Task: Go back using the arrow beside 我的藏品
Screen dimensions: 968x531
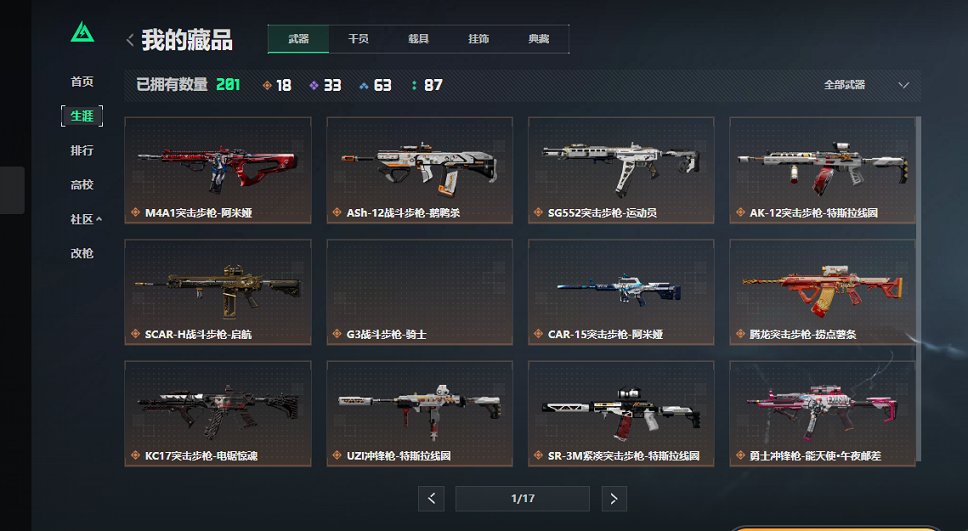Action: point(130,40)
